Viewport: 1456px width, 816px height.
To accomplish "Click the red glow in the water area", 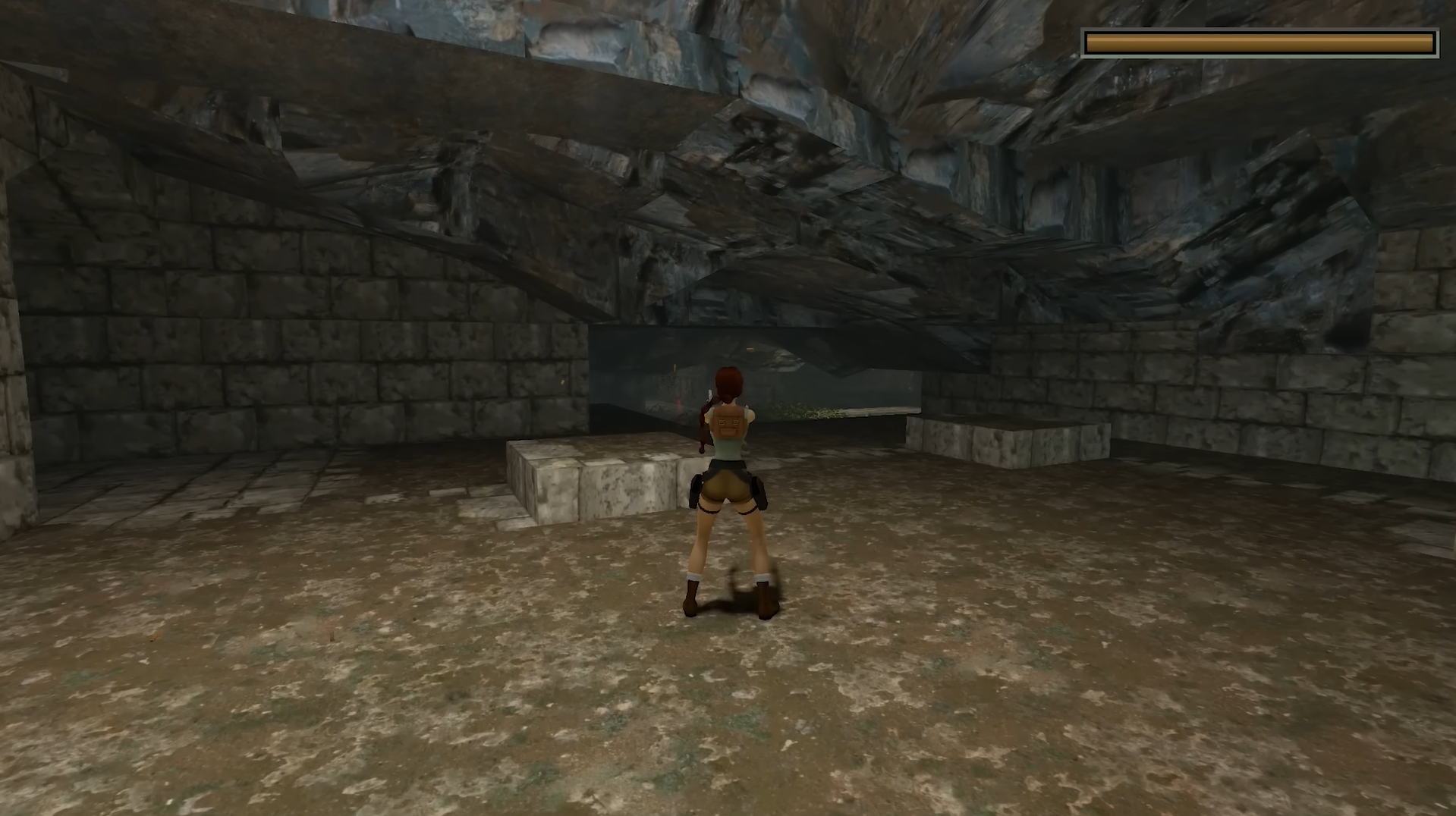I will [679, 401].
